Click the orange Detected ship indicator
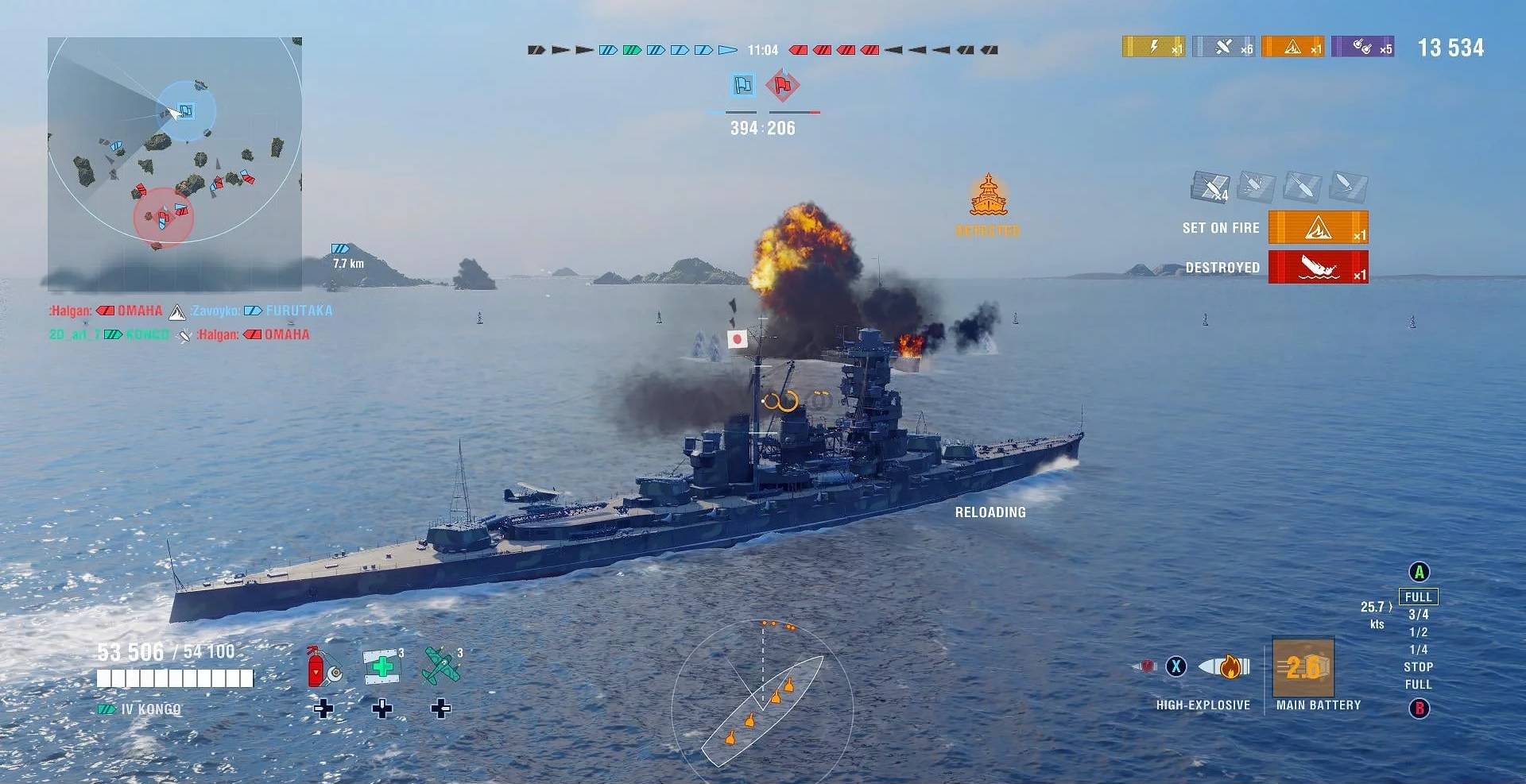The height and width of the screenshot is (784, 1526). (988, 197)
